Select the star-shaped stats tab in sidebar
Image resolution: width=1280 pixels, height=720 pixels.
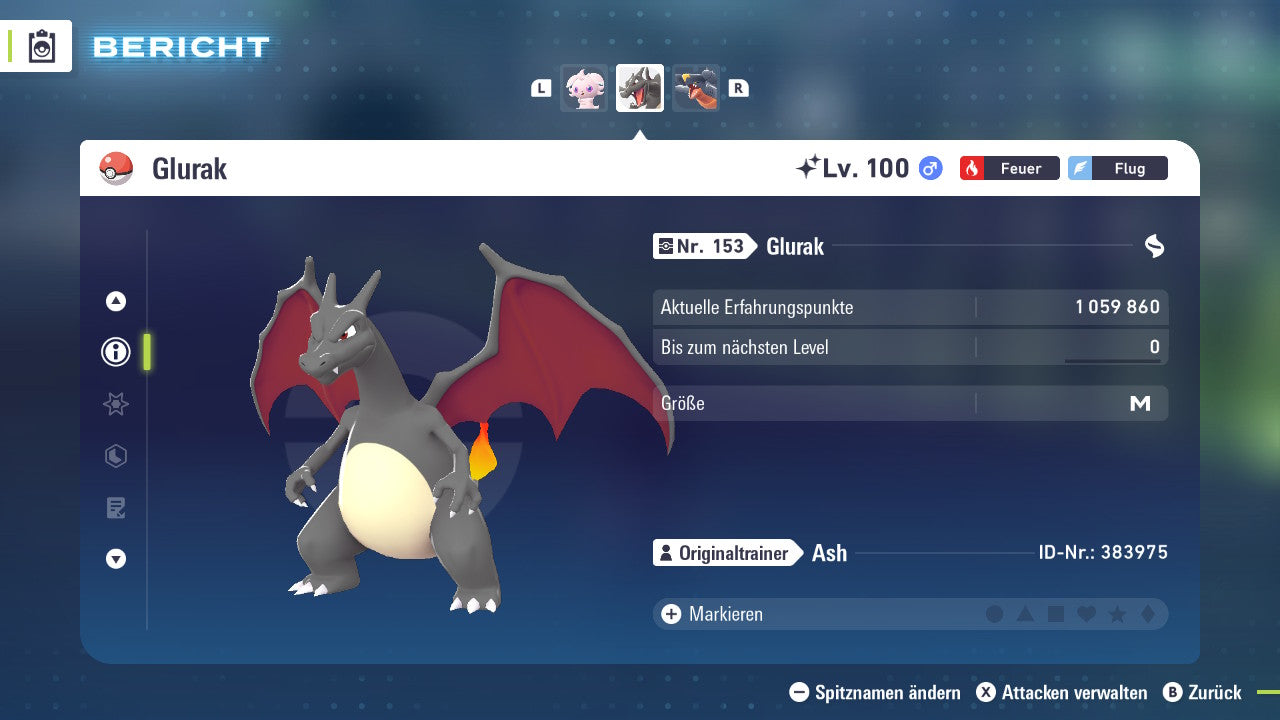pyautogui.click(x=115, y=404)
